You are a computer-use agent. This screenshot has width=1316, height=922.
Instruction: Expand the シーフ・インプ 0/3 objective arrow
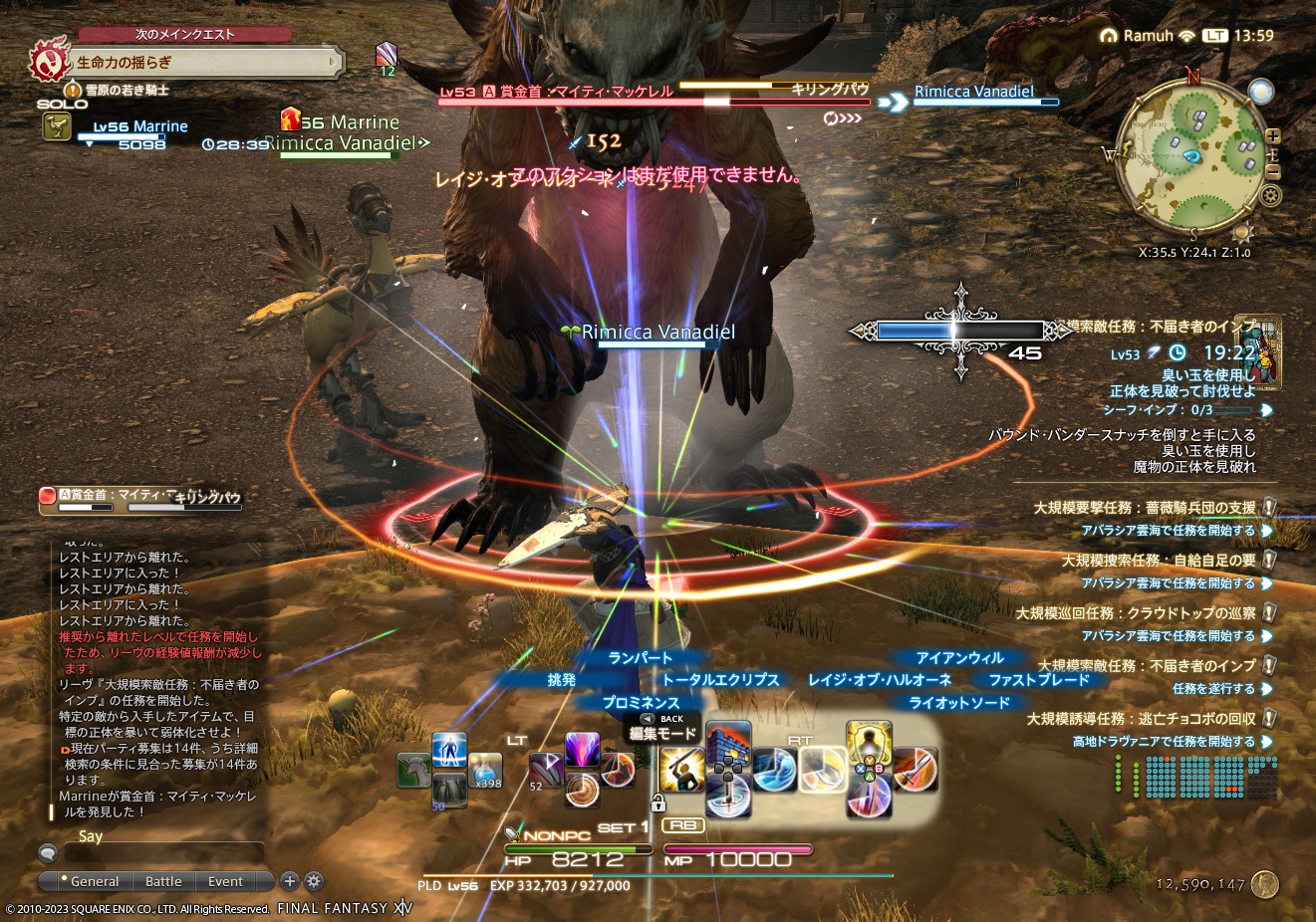1267,409
